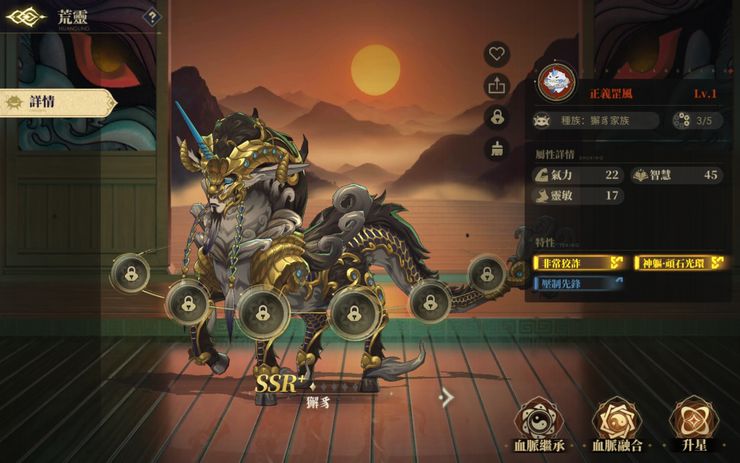Check the 種族 獬豸家族 race label

point(596,120)
